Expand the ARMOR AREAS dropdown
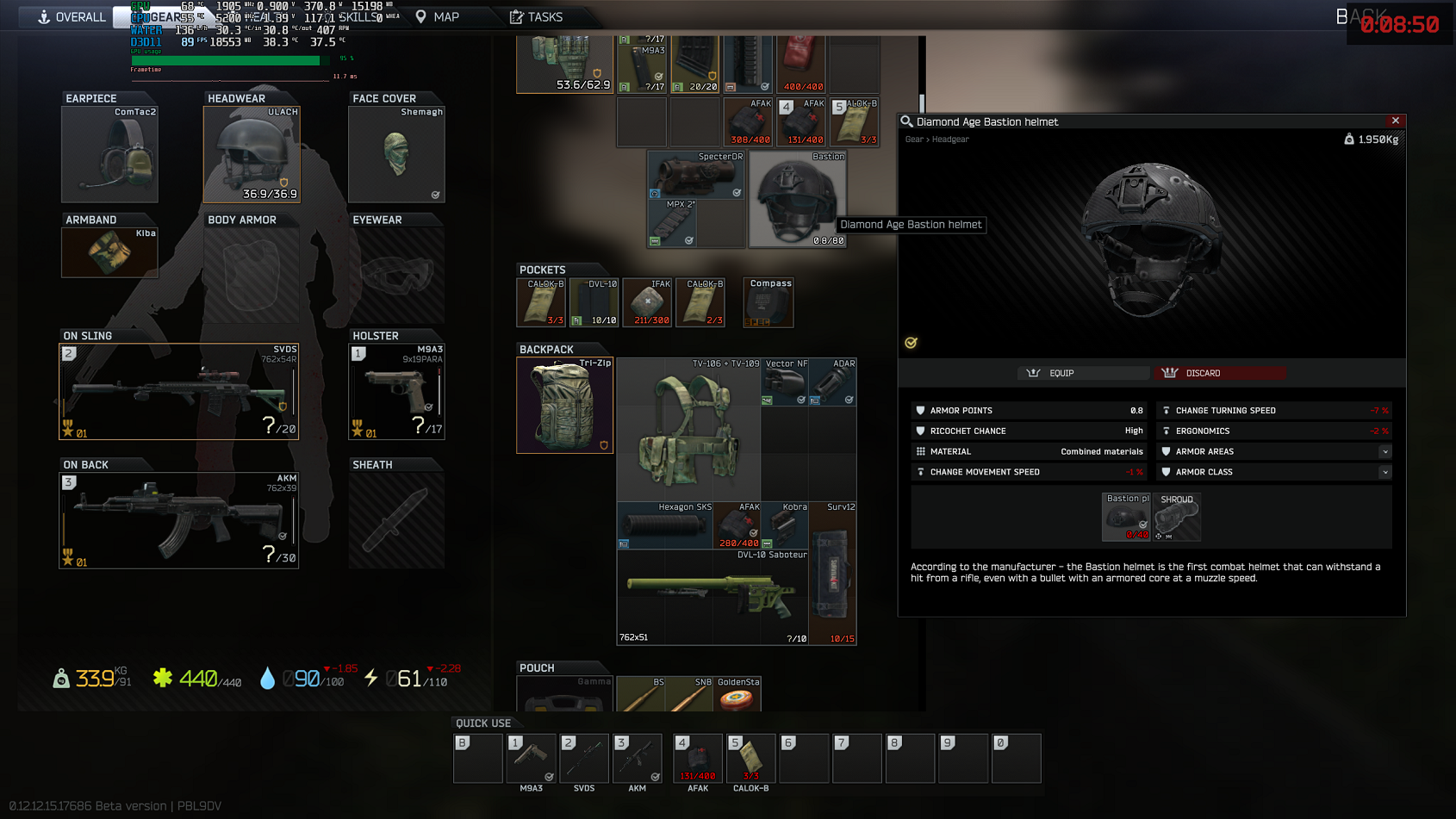 click(1384, 451)
